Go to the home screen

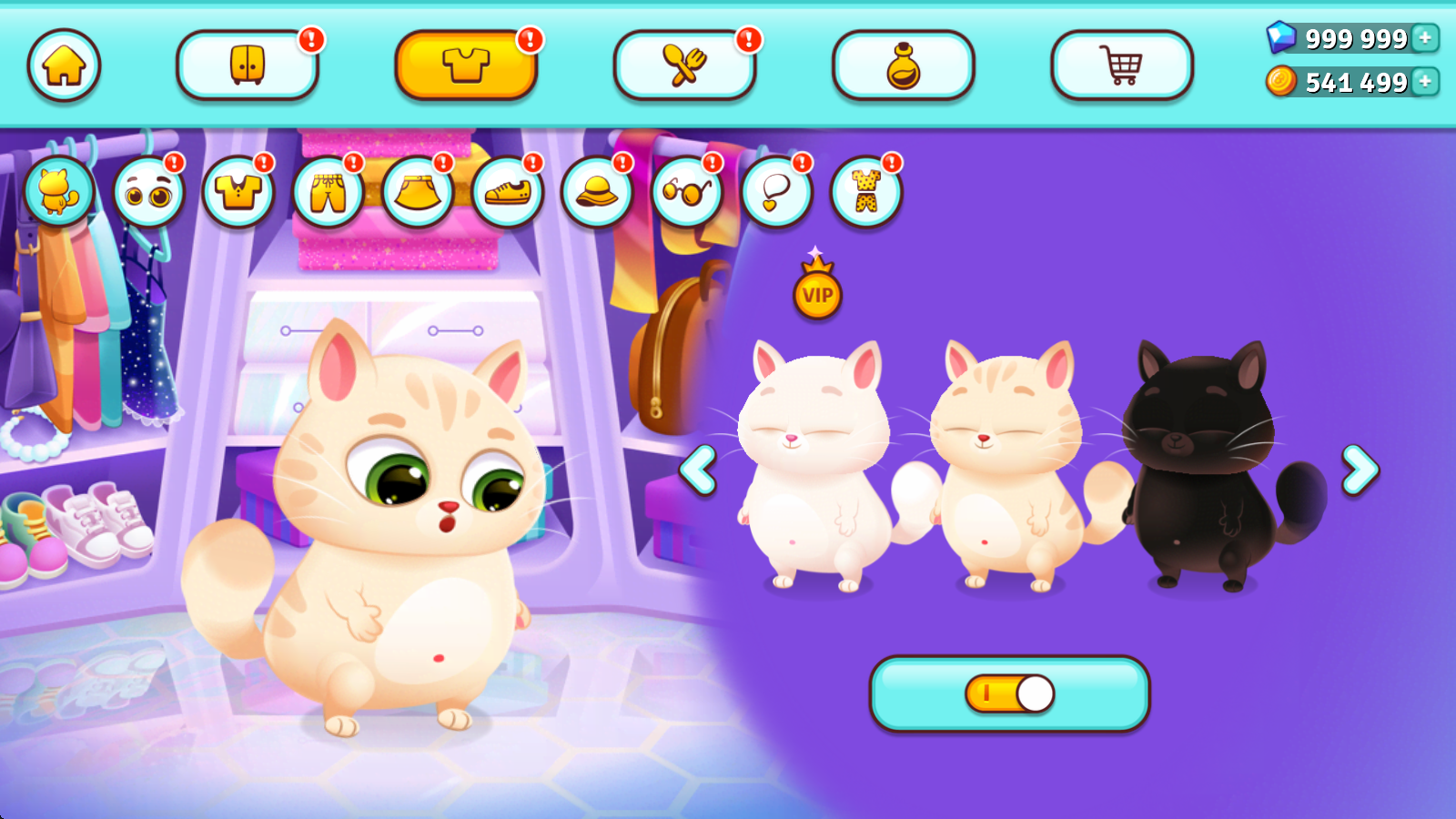pyautogui.click(x=64, y=66)
